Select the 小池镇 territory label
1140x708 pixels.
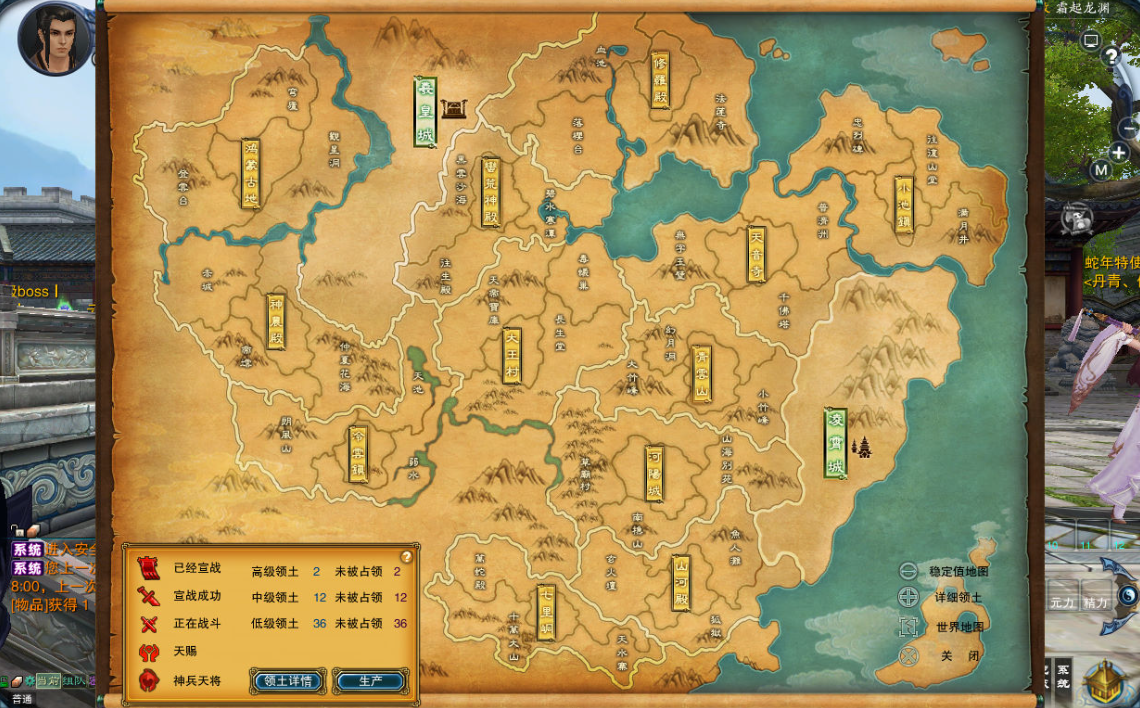pos(903,205)
